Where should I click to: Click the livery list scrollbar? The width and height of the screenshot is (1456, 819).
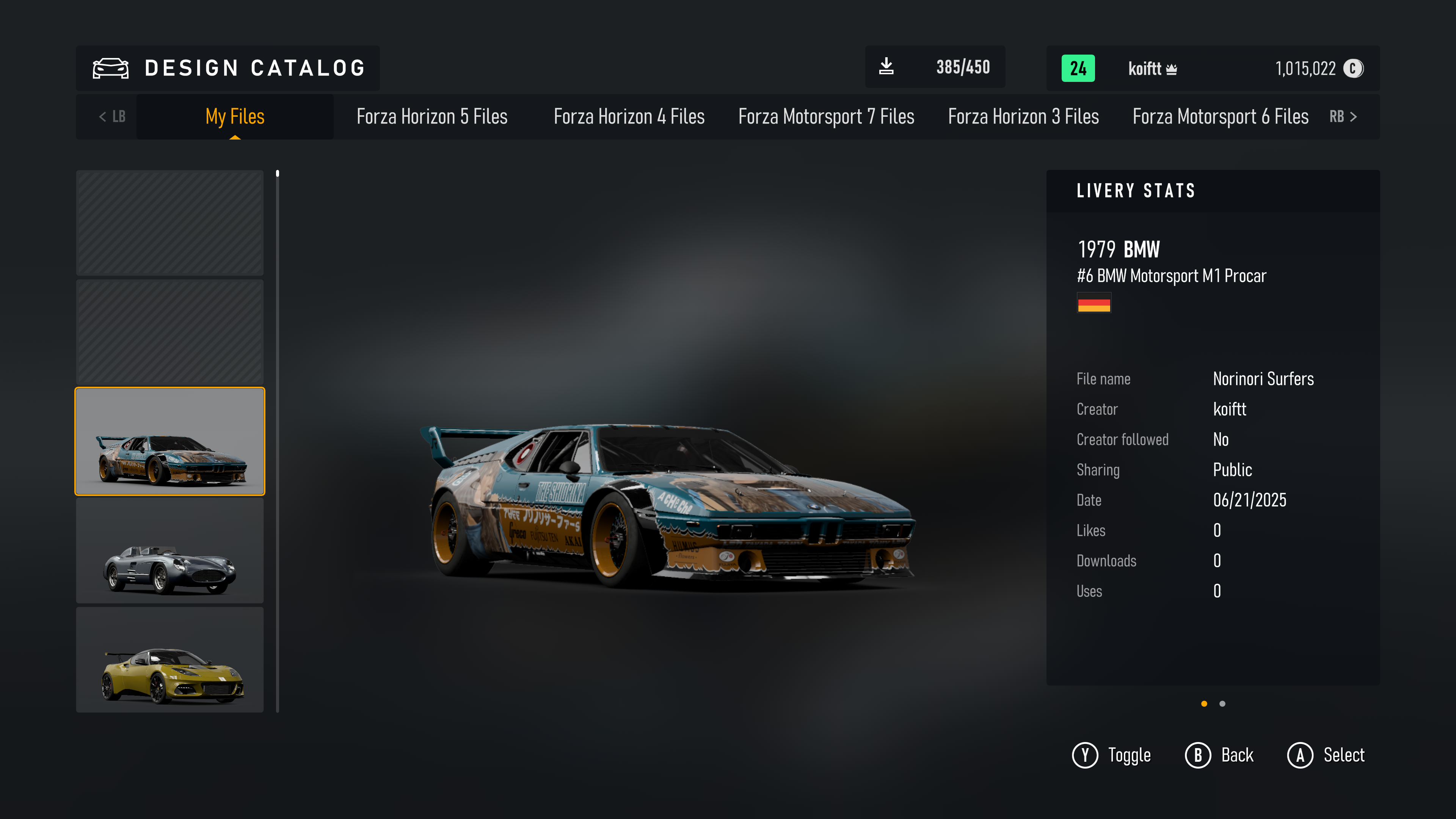tap(278, 441)
